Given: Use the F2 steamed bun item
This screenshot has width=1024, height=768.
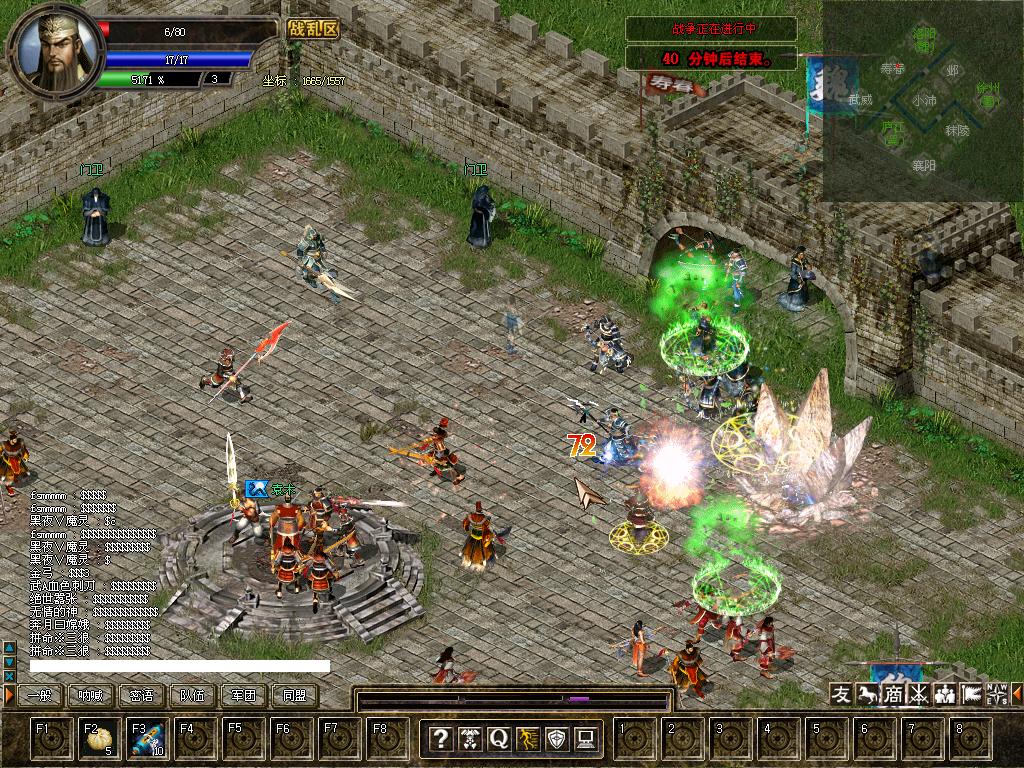Looking at the screenshot, I should 99,739.
